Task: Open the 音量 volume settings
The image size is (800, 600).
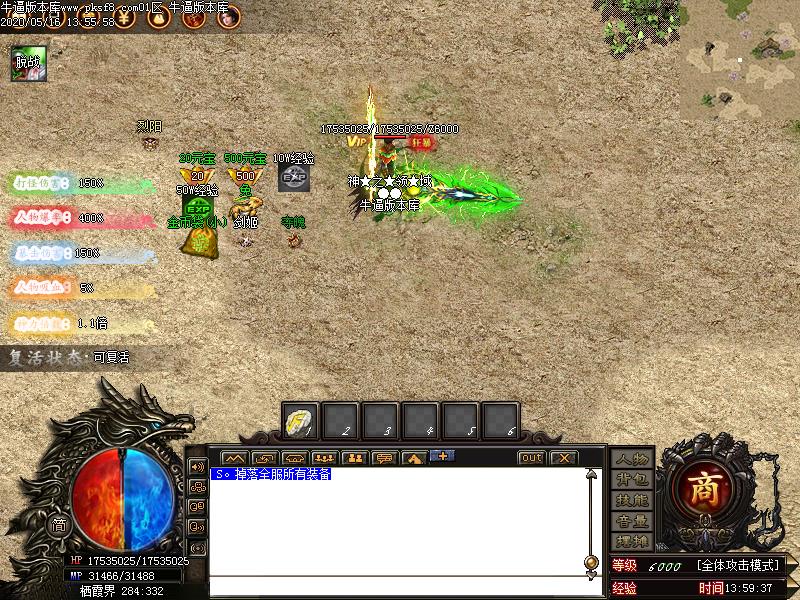Action: (x=632, y=521)
